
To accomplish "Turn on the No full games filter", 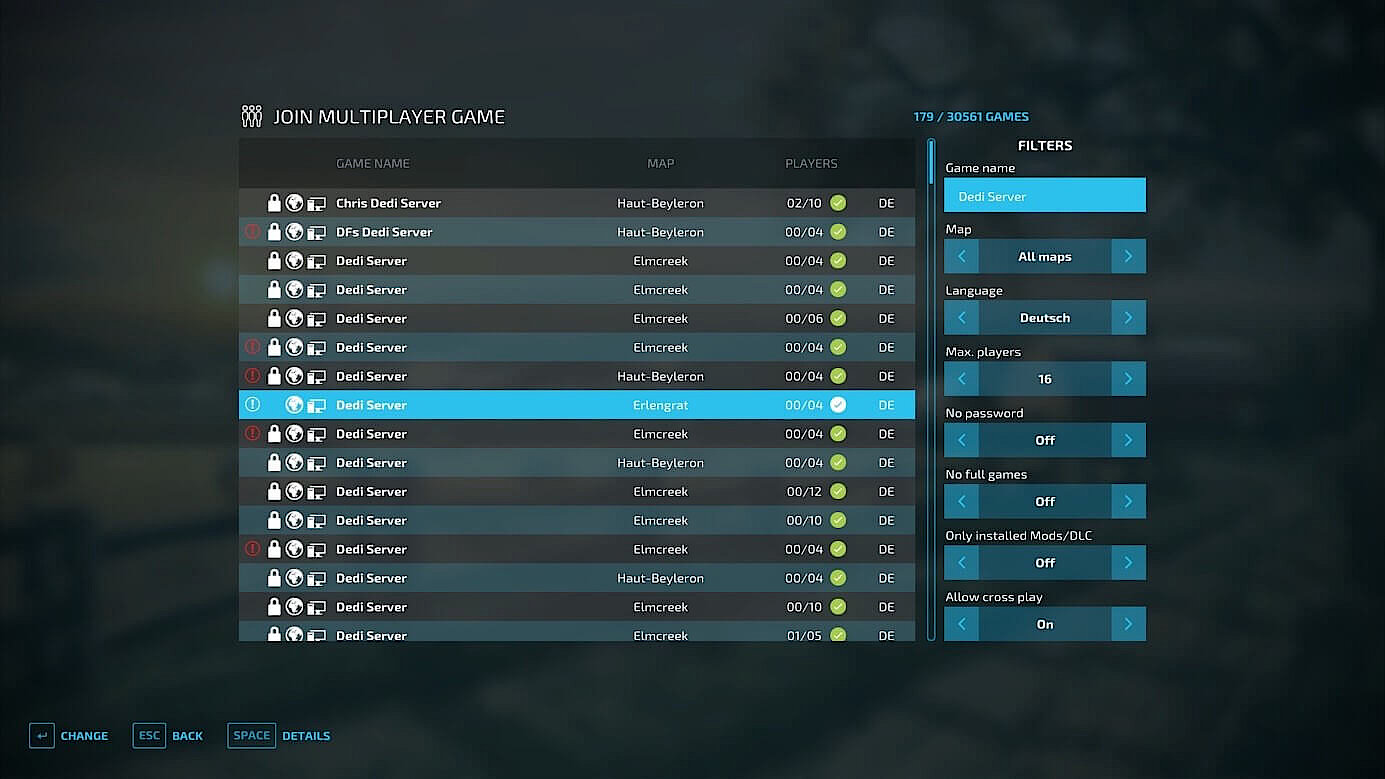I will (x=1129, y=501).
